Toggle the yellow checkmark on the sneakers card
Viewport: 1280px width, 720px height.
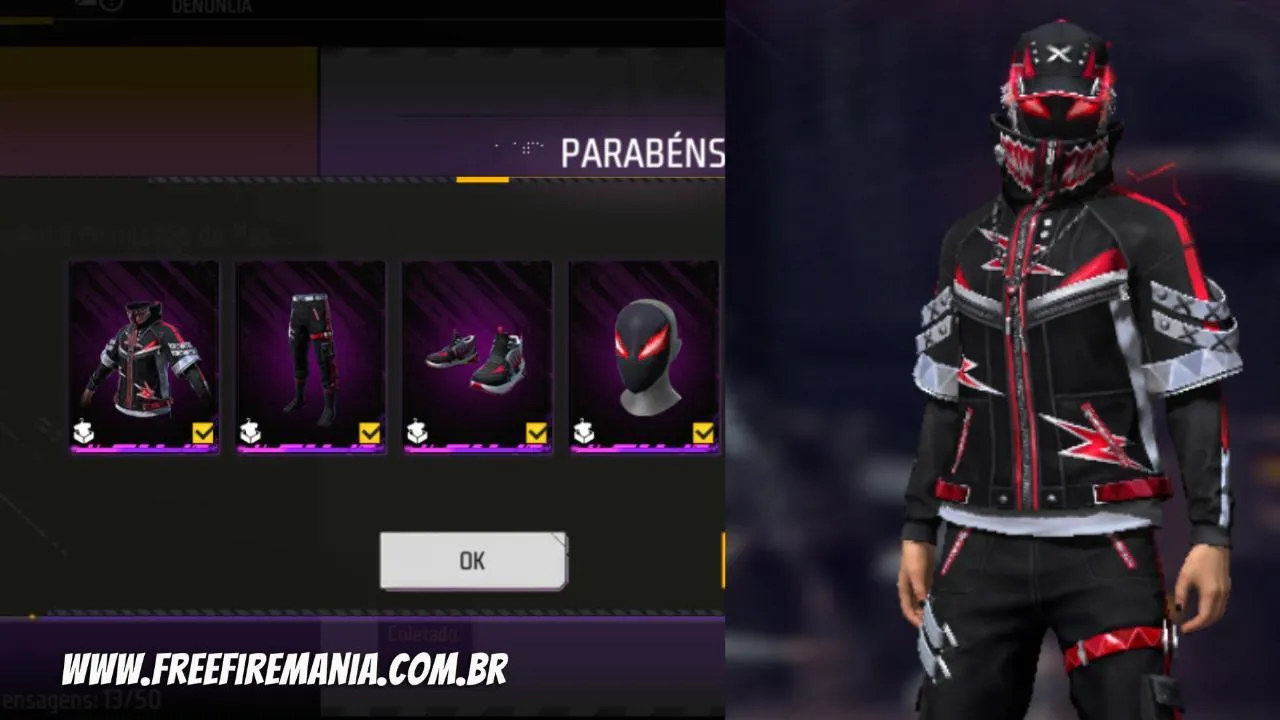[538, 430]
